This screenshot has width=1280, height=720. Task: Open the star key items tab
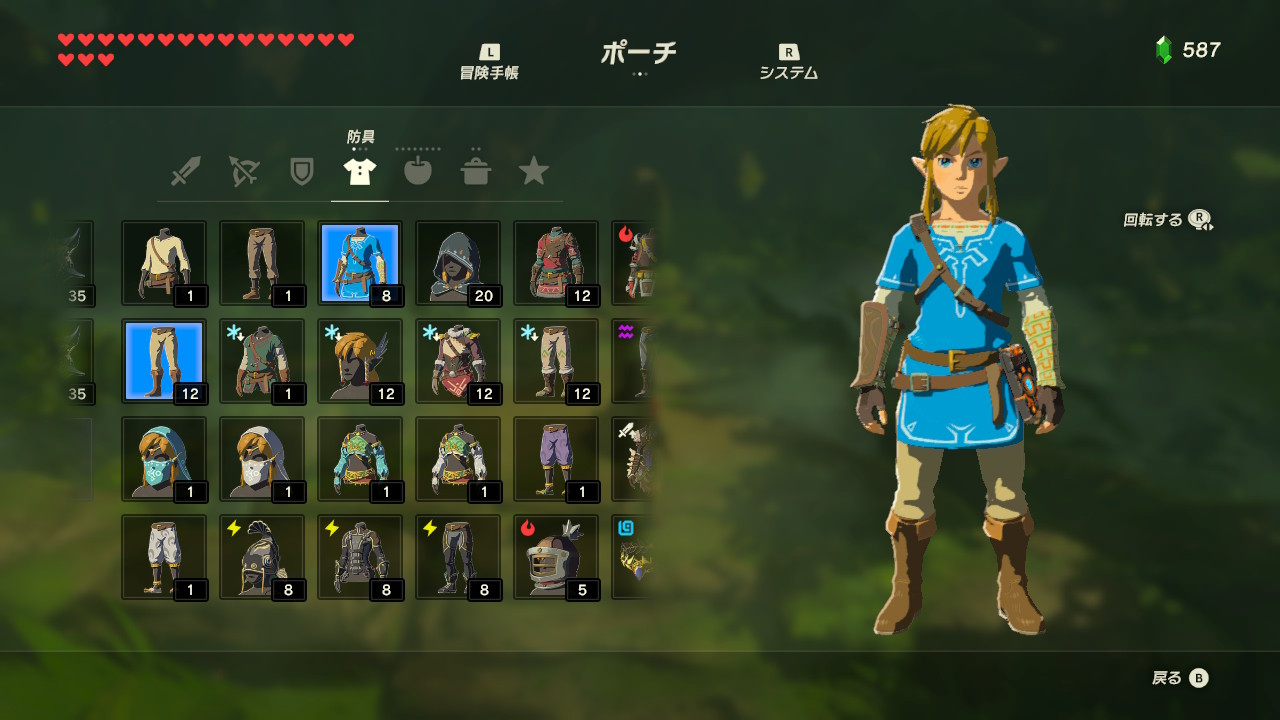534,172
